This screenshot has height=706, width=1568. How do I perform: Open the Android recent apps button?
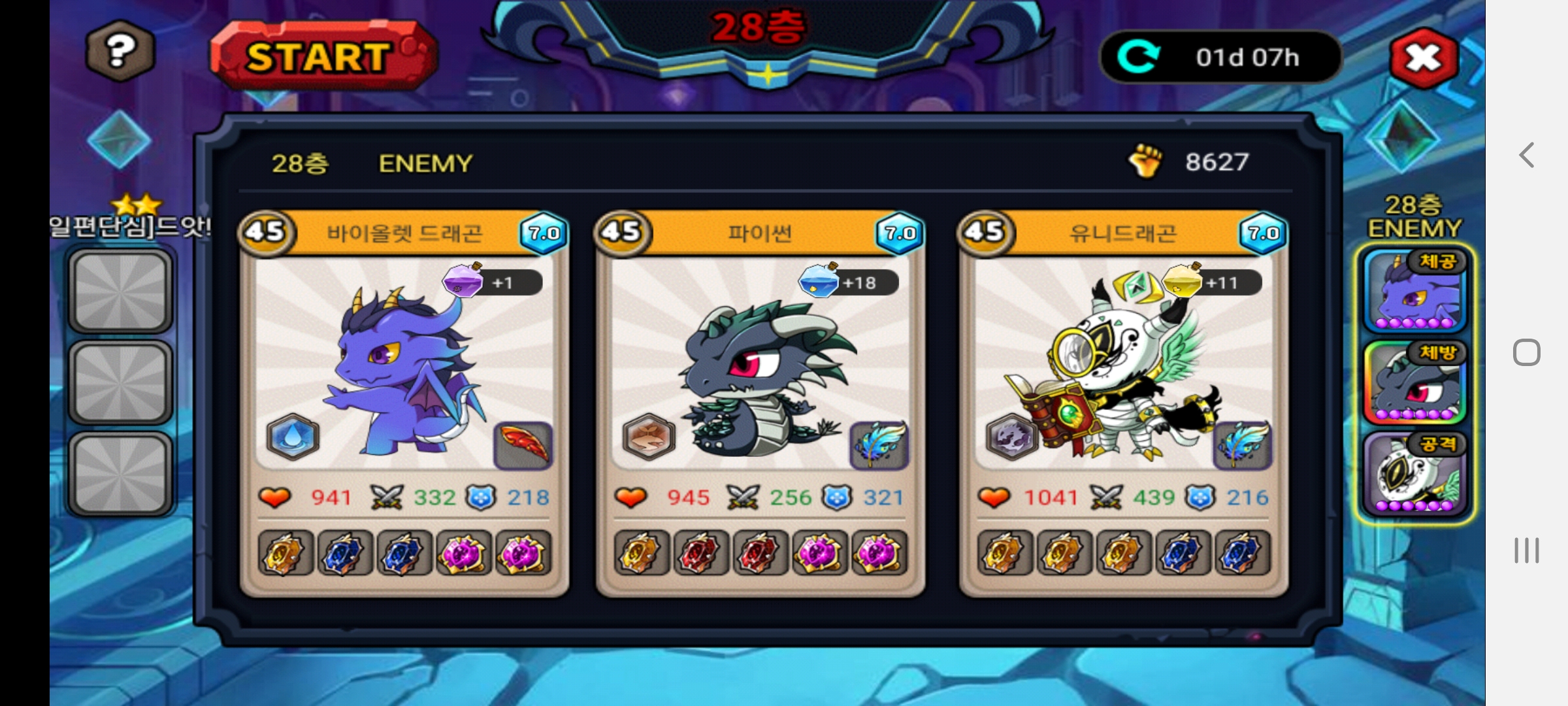pyautogui.click(x=1526, y=550)
